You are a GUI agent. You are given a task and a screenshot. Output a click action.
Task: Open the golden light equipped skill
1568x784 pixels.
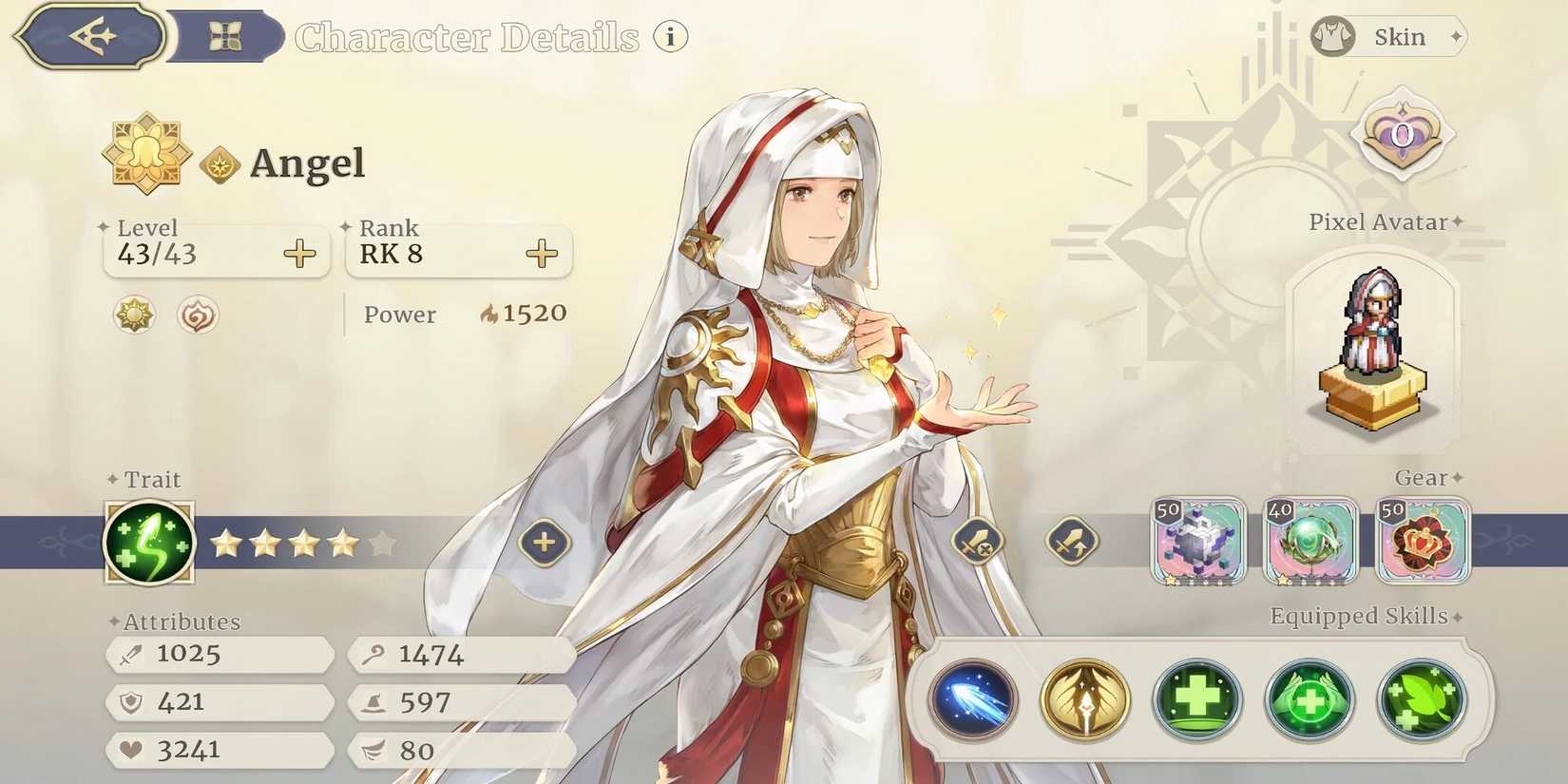point(1083,701)
